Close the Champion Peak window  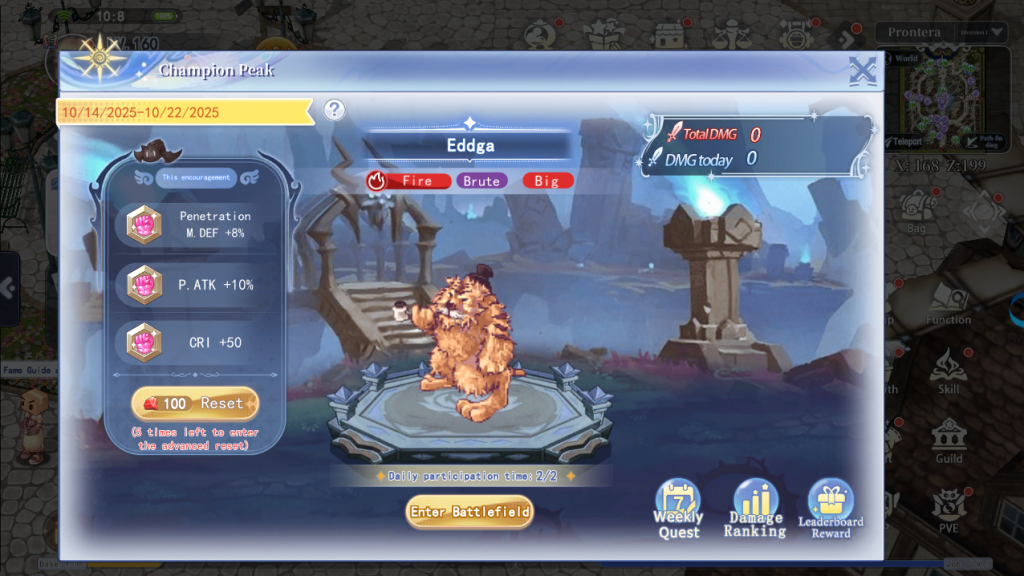(x=862, y=71)
